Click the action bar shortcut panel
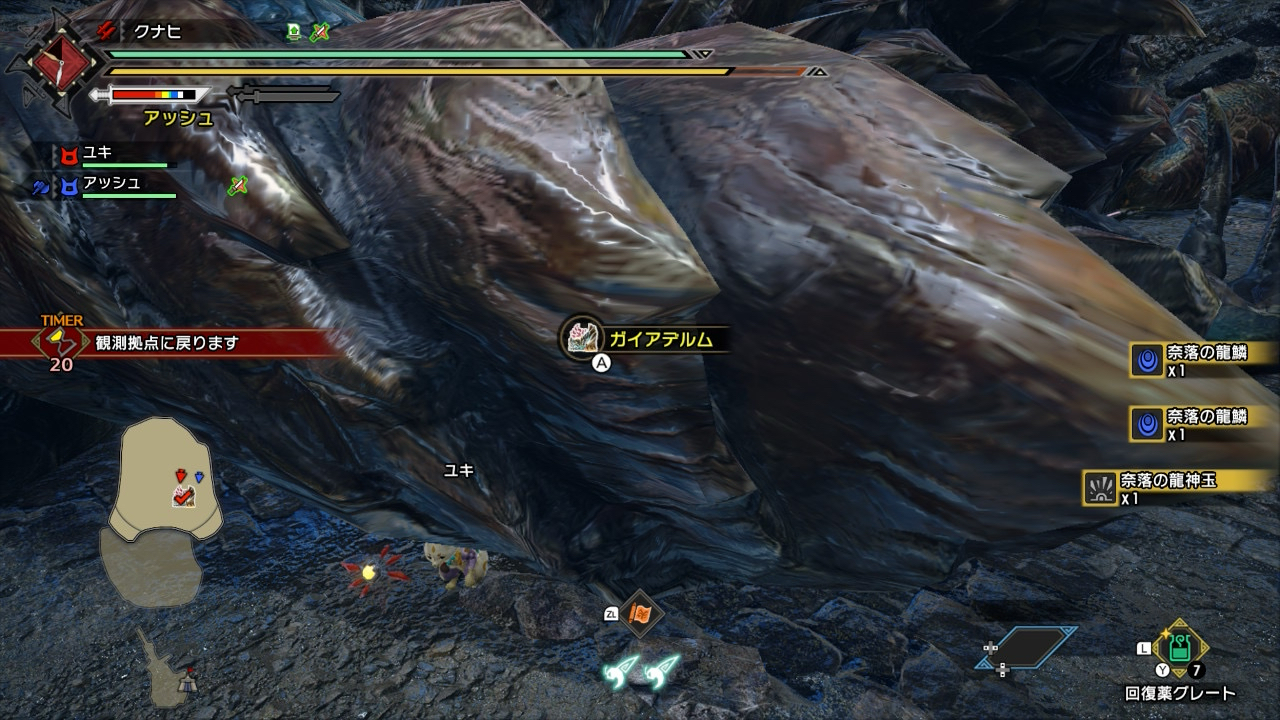 coord(1027,648)
